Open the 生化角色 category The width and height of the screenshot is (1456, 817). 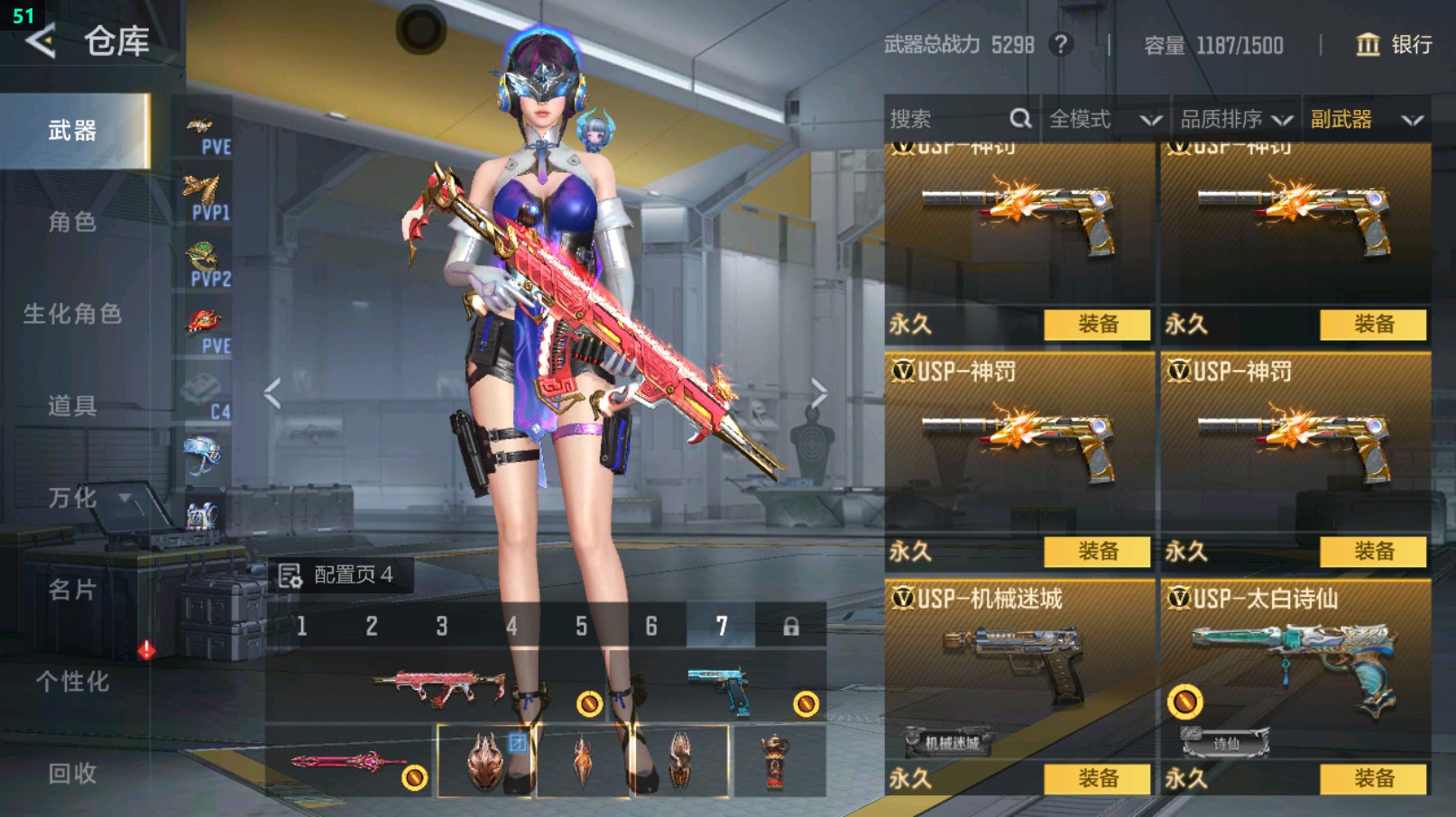(72, 314)
